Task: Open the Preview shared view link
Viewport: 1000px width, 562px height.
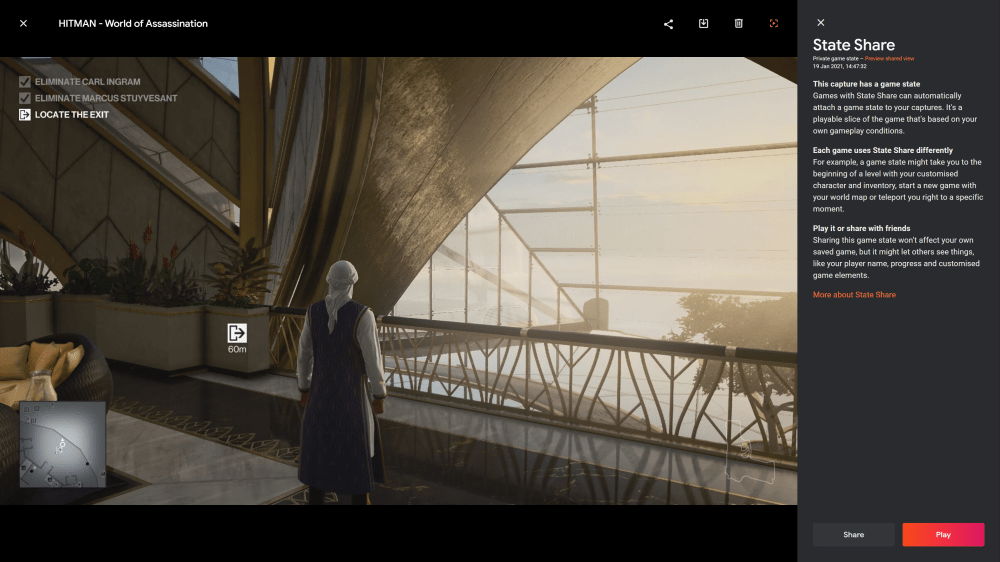Action: pyautogui.click(x=880, y=59)
